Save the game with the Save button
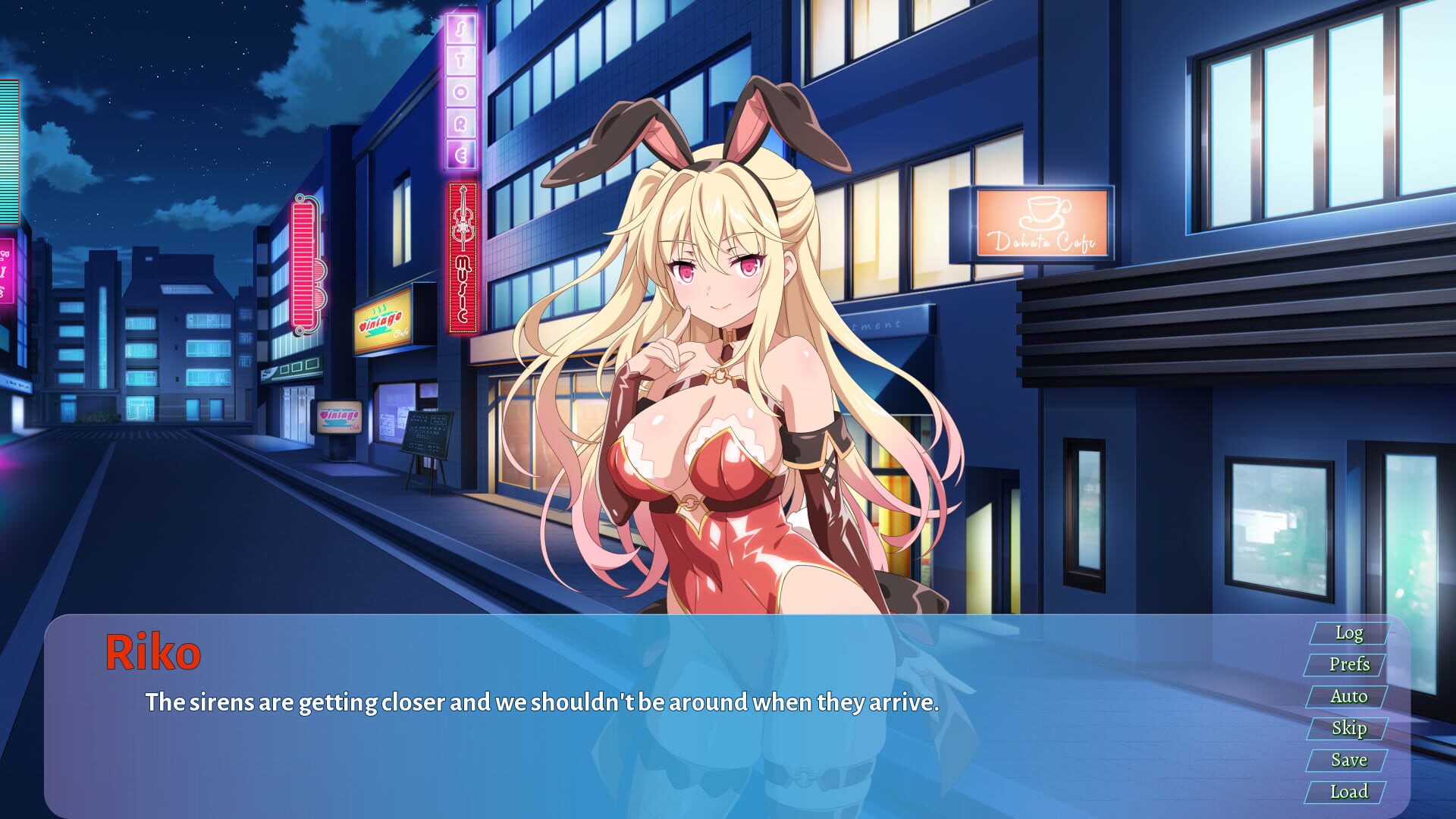This screenshot has width=1456, height=819. point(1350,759)
